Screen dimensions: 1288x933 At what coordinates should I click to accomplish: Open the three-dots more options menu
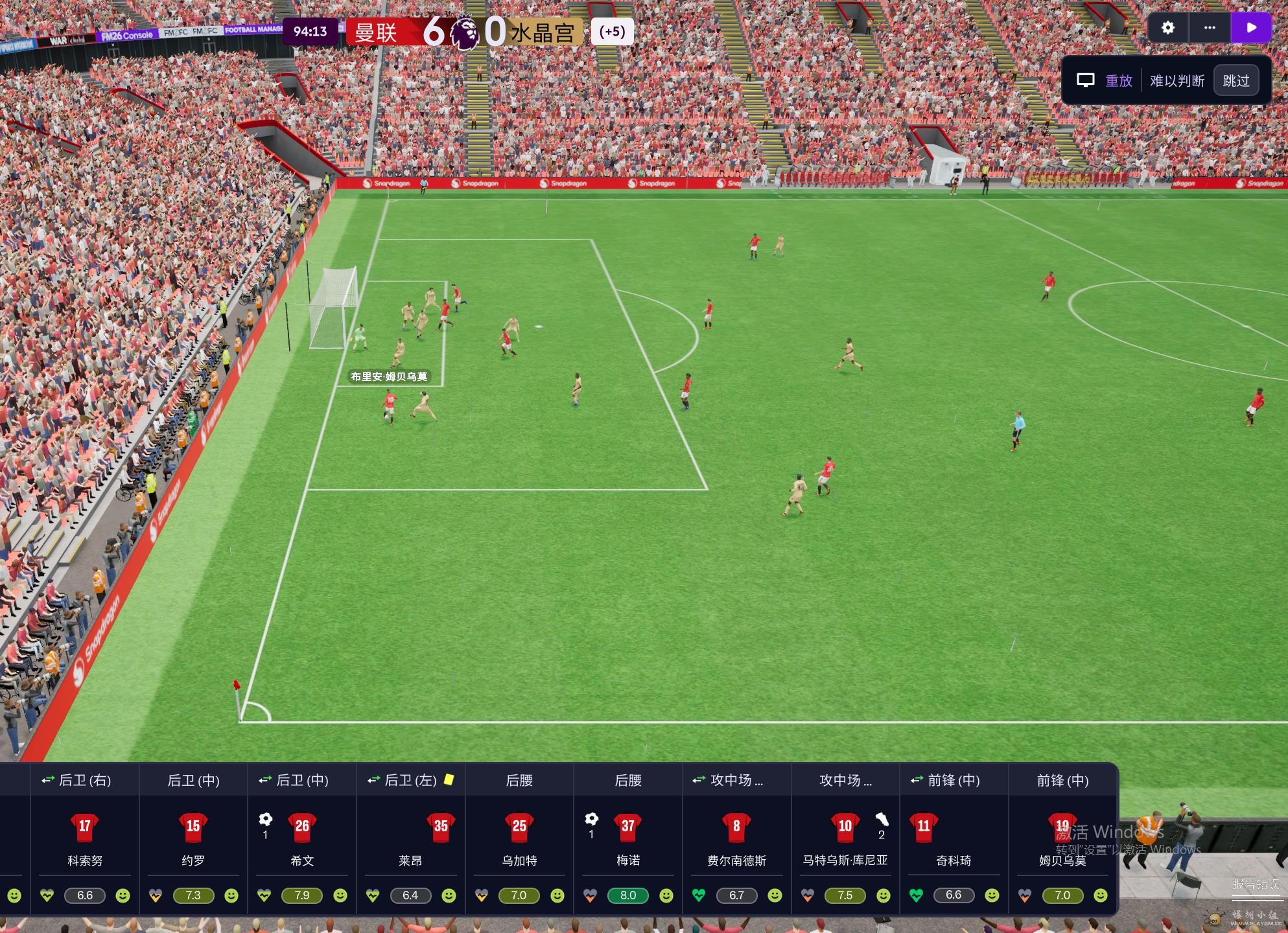1210,28
